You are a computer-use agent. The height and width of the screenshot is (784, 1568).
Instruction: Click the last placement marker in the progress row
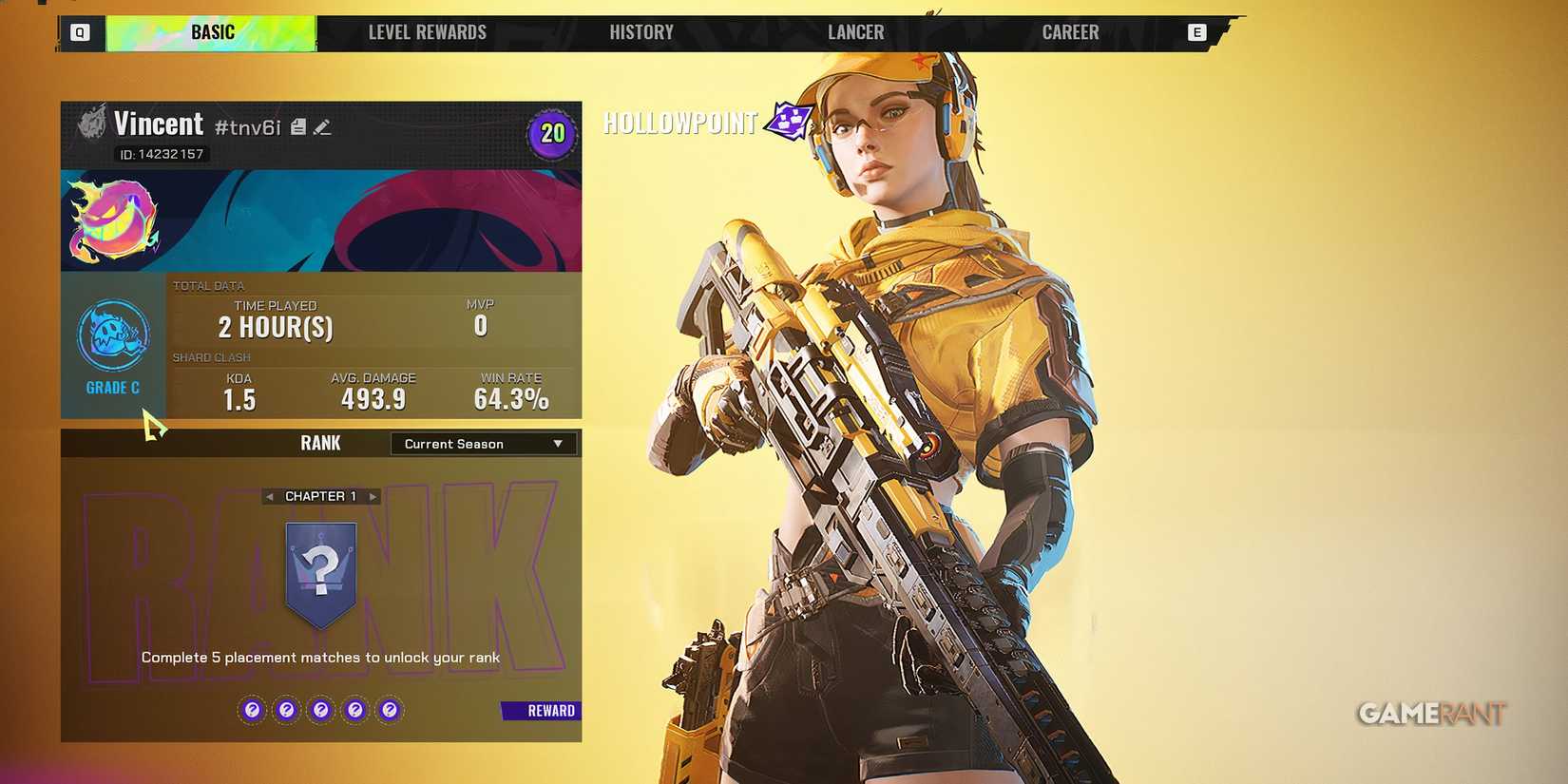point(389,709)
